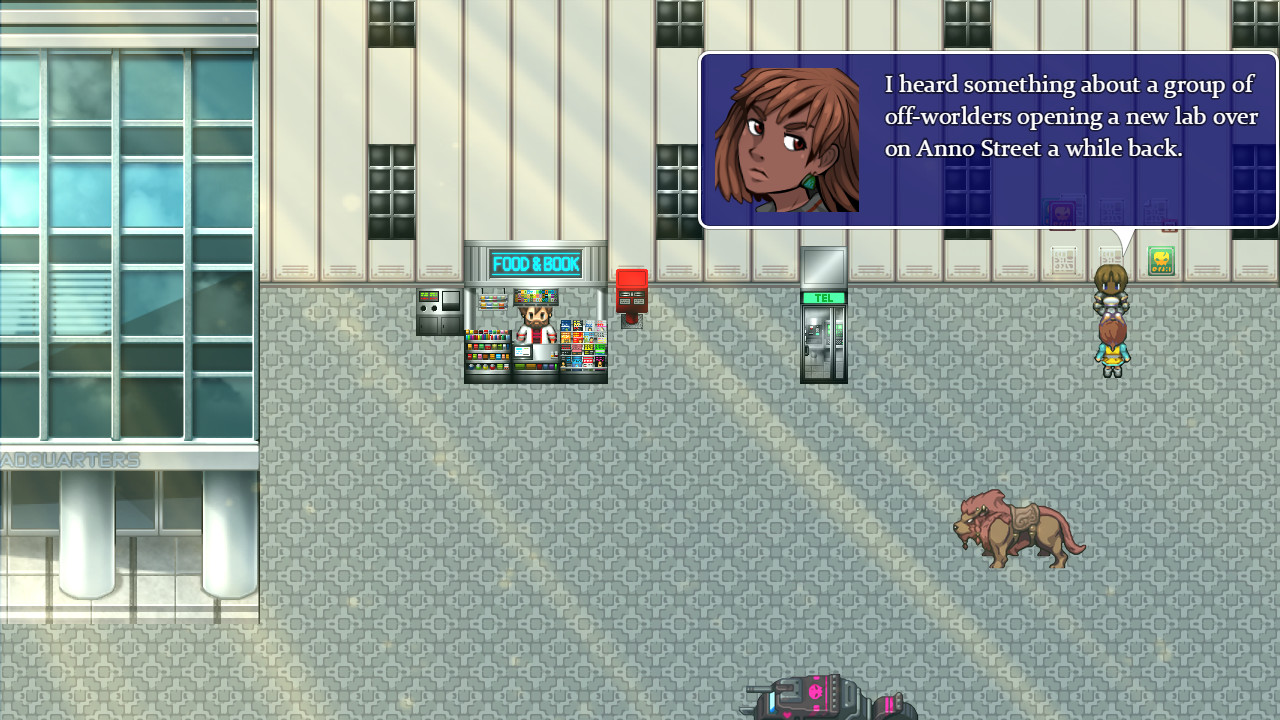Click the green TEL sign on phone booth
The height and width of the screenshot is (720, 1280).
point(824,297)
